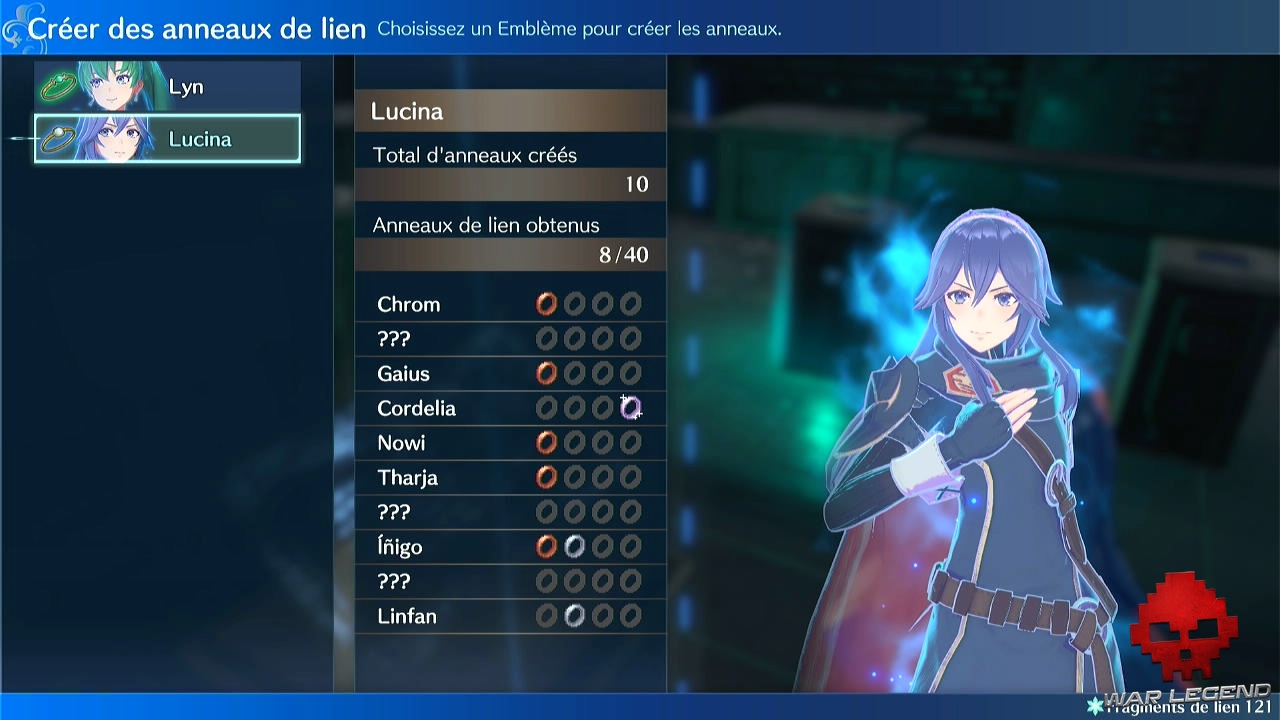Select Chrom's first bronze ring
The image size is (1280, 720).
tap(546, 304)
